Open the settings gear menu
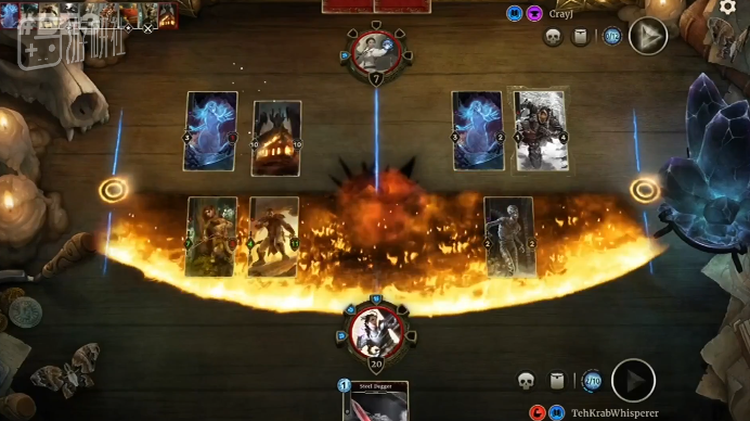The height and width of the screenshot is (421, 750). click(x=728, y=8)
